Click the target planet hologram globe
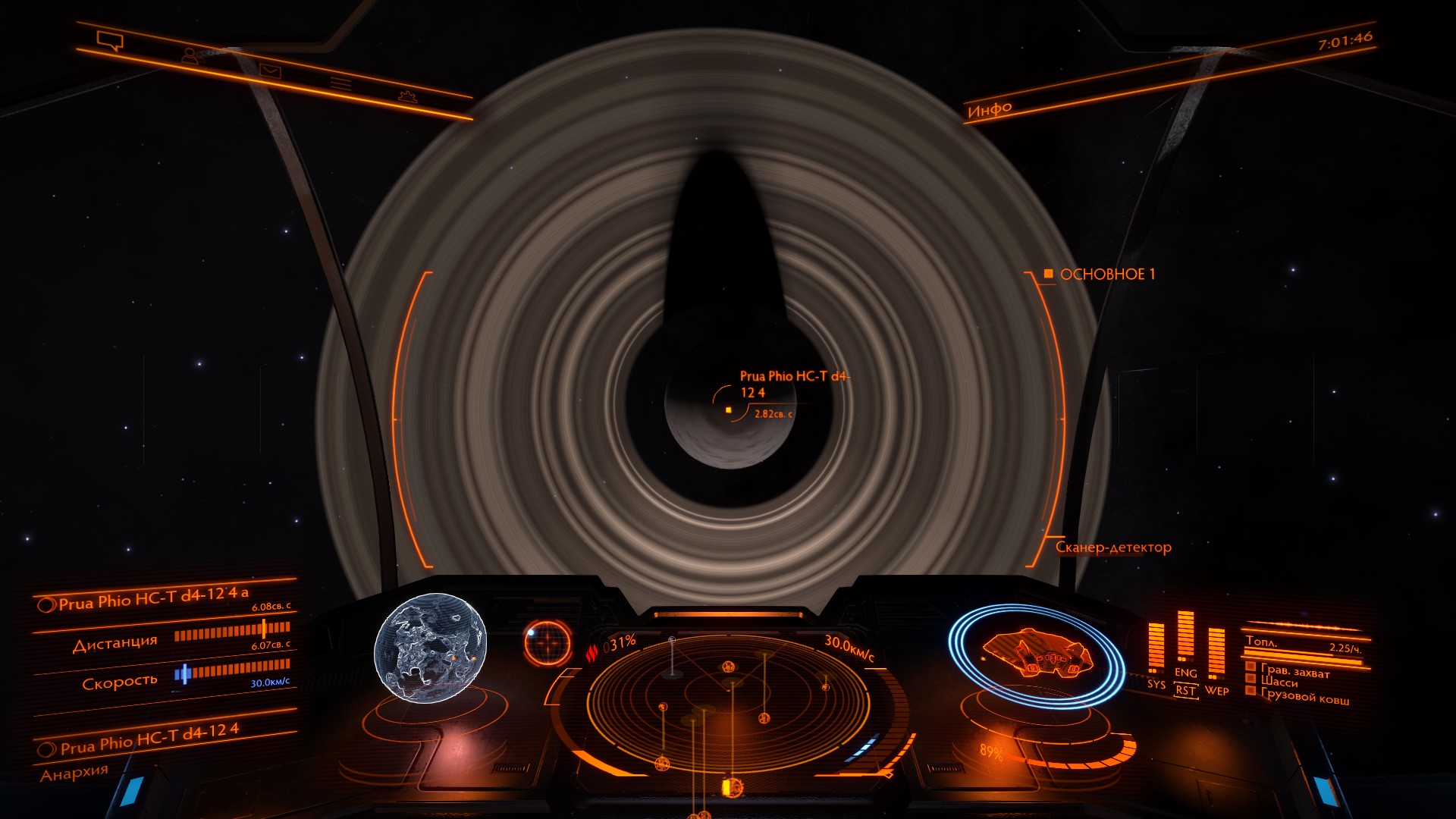 point(430,648)
